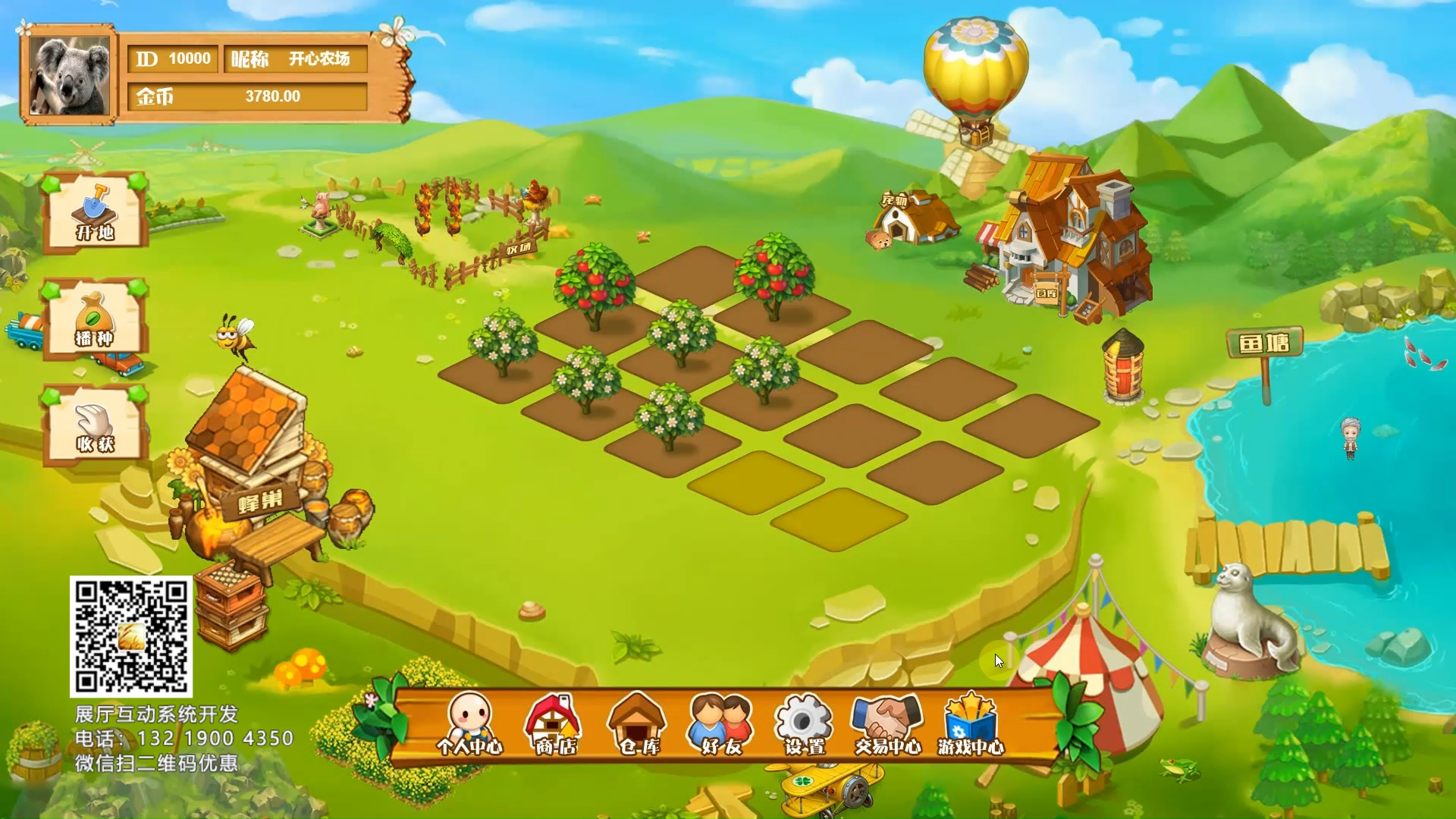Show the 好友 friends list
This screenshot has width=1456, height=819.
click(x=720, y=724)
